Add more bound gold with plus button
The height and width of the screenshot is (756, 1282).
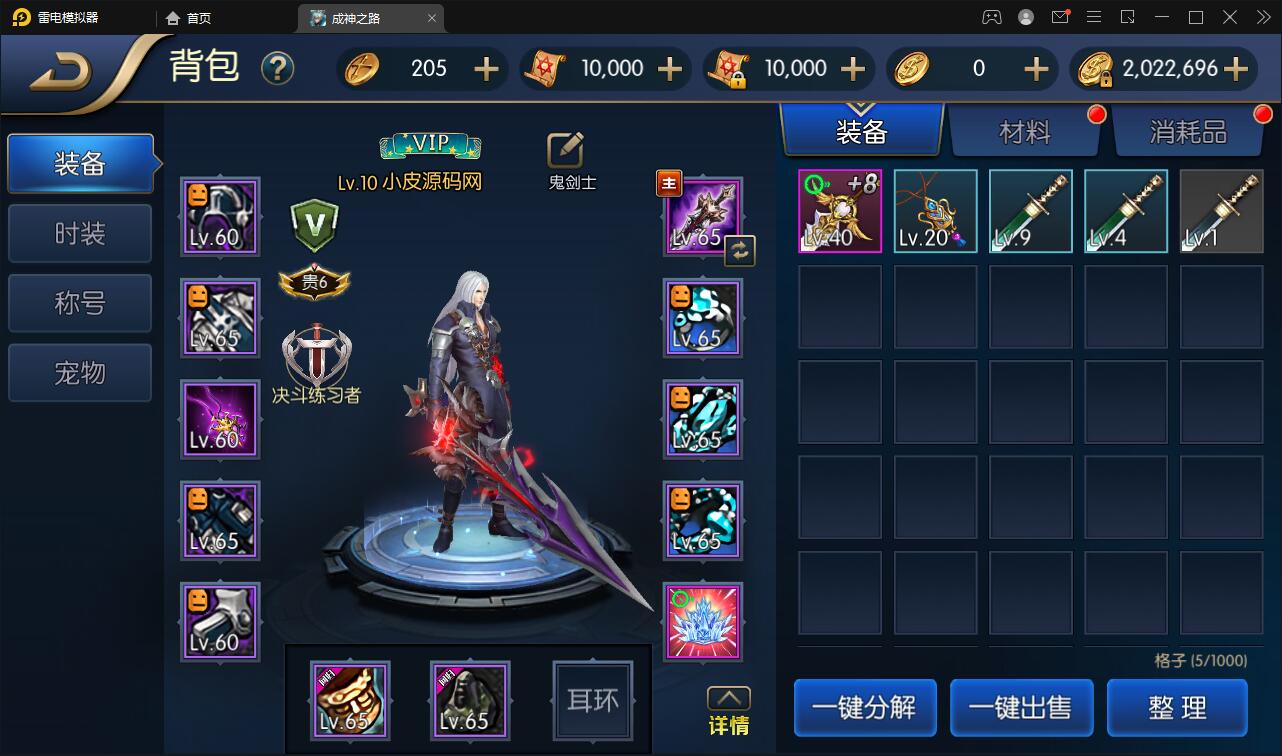click(x=1236, y=68)
